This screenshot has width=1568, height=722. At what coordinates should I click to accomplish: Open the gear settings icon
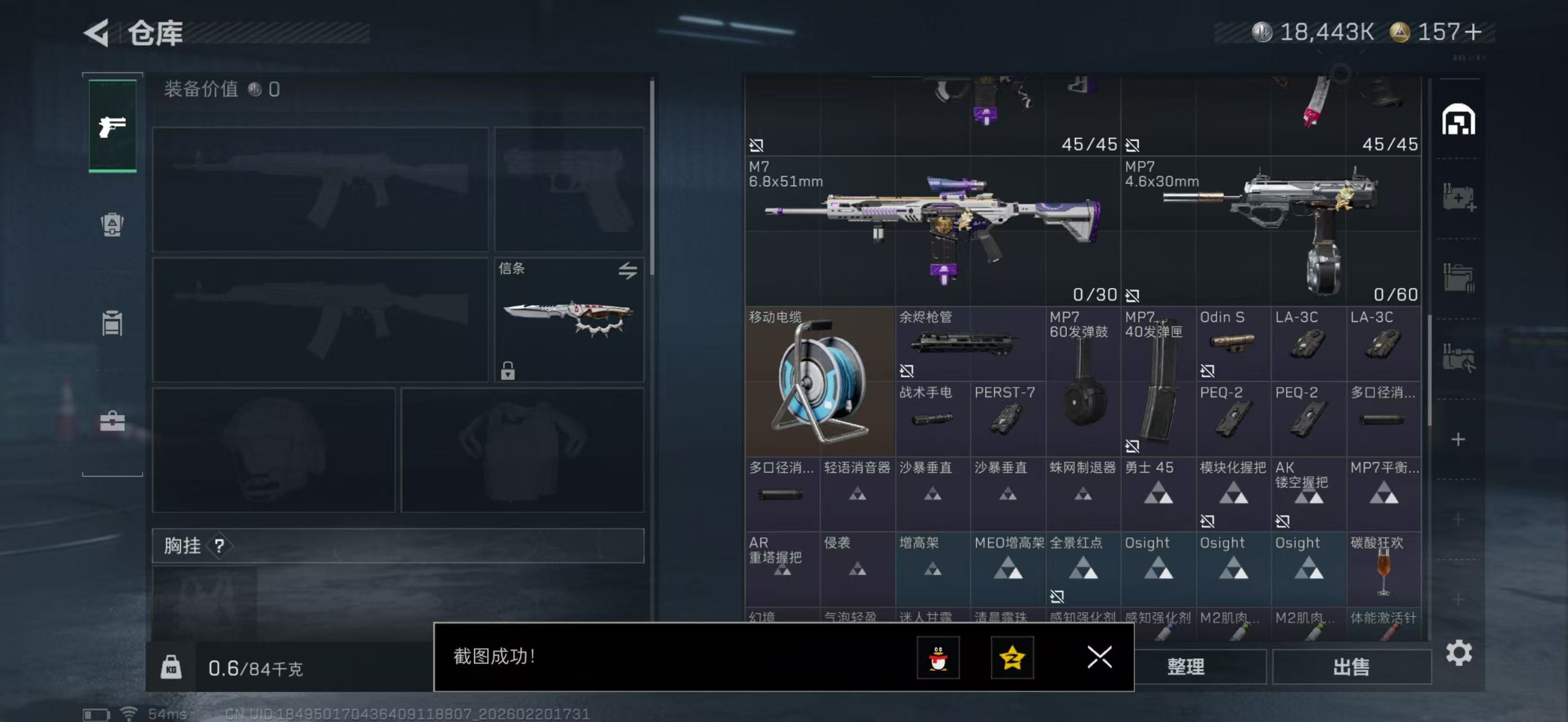tap(1459, 653)
